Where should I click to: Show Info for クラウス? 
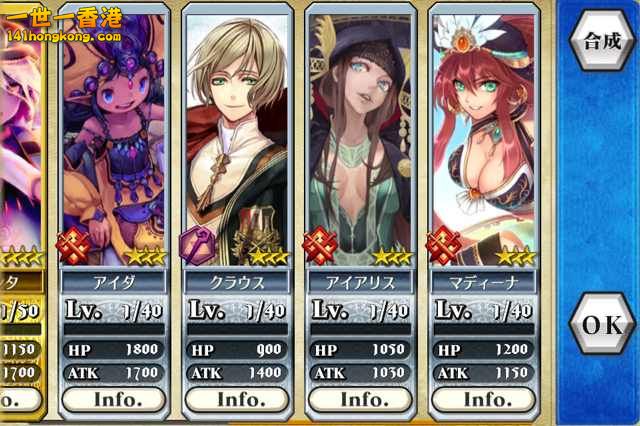[239, 399]
